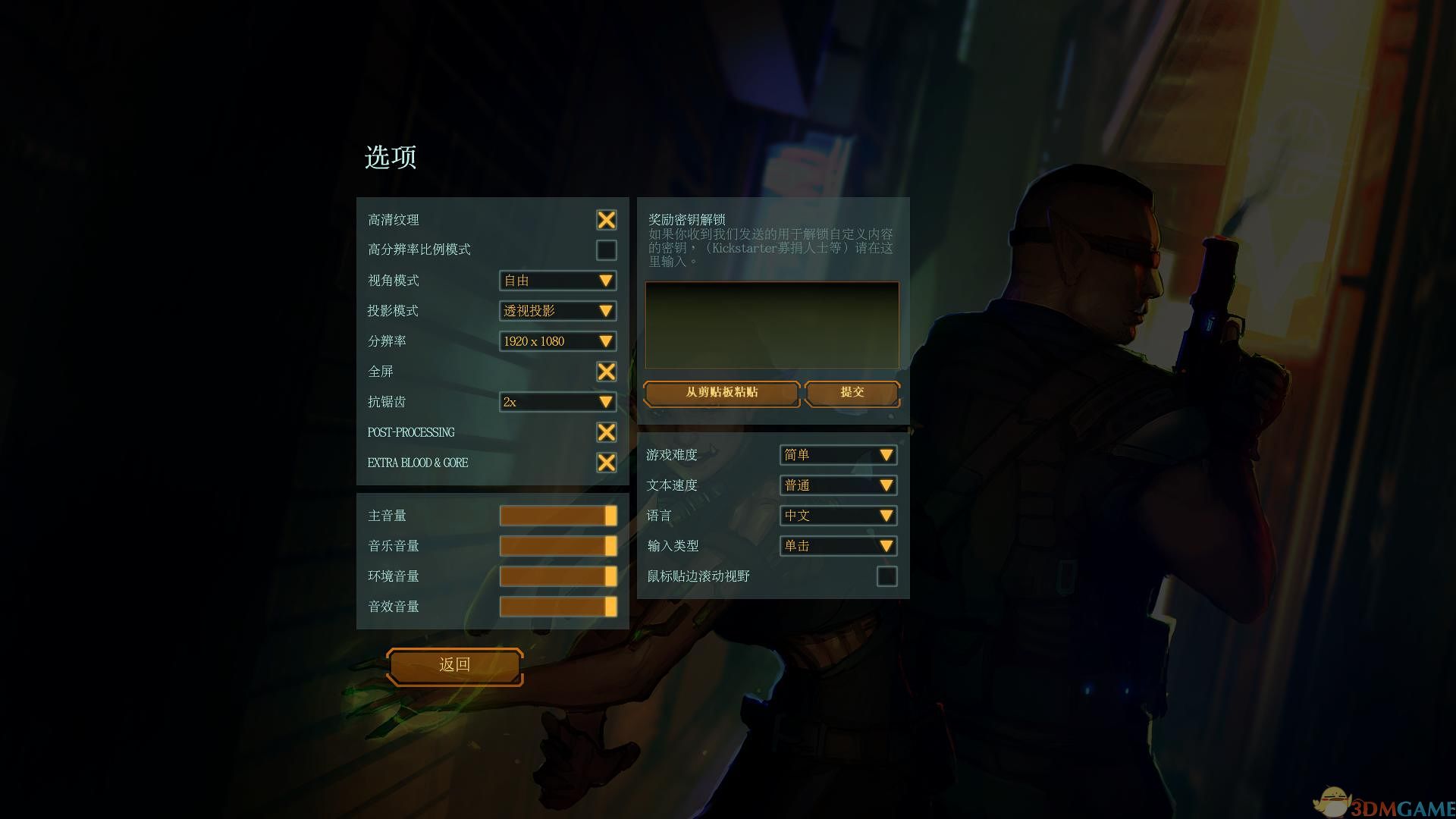This screenshot has height=819, width=1456.
Task: Enable the 高分辨率比例模式 checkbox
Action: click(605, 250)
